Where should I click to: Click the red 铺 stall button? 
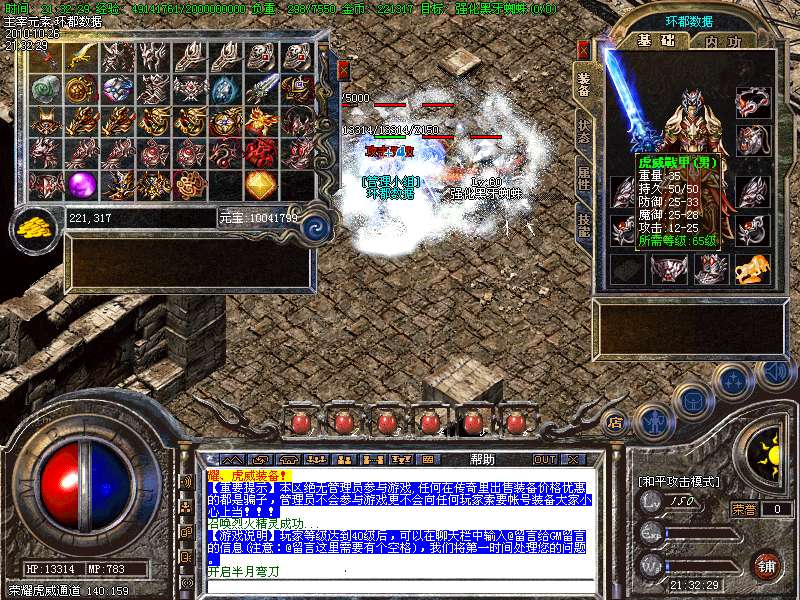click(x=766, y=564)
